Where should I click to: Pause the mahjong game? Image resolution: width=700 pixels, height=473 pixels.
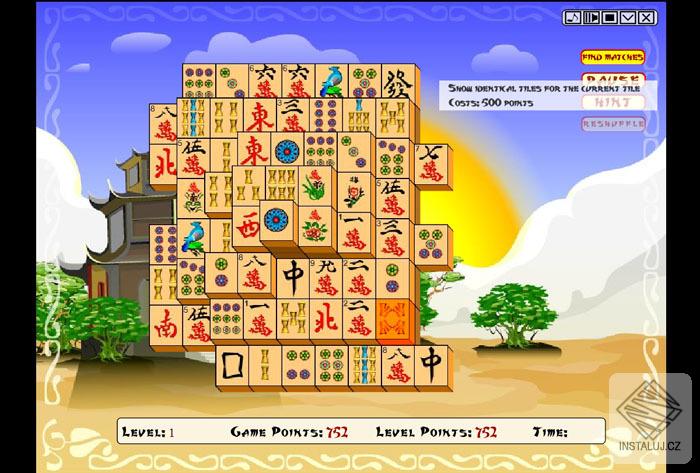click(613, 78)
